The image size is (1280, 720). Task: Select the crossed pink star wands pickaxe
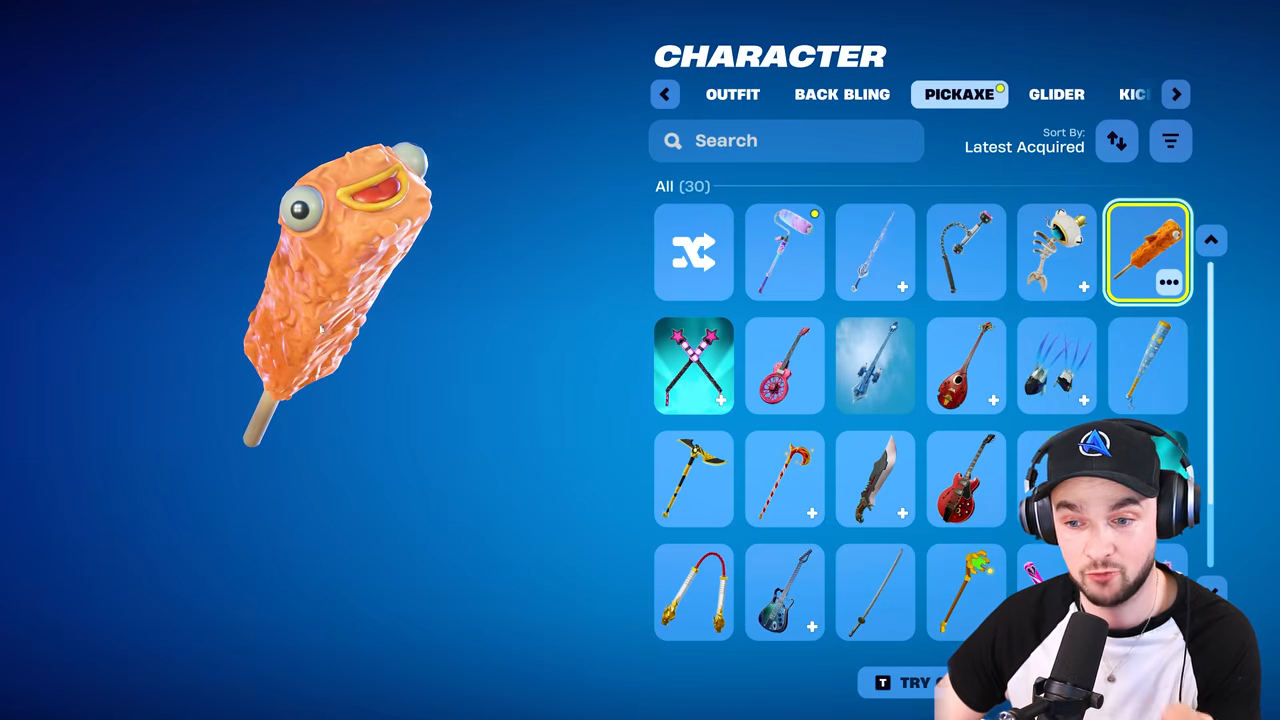[x=694, y=366]
